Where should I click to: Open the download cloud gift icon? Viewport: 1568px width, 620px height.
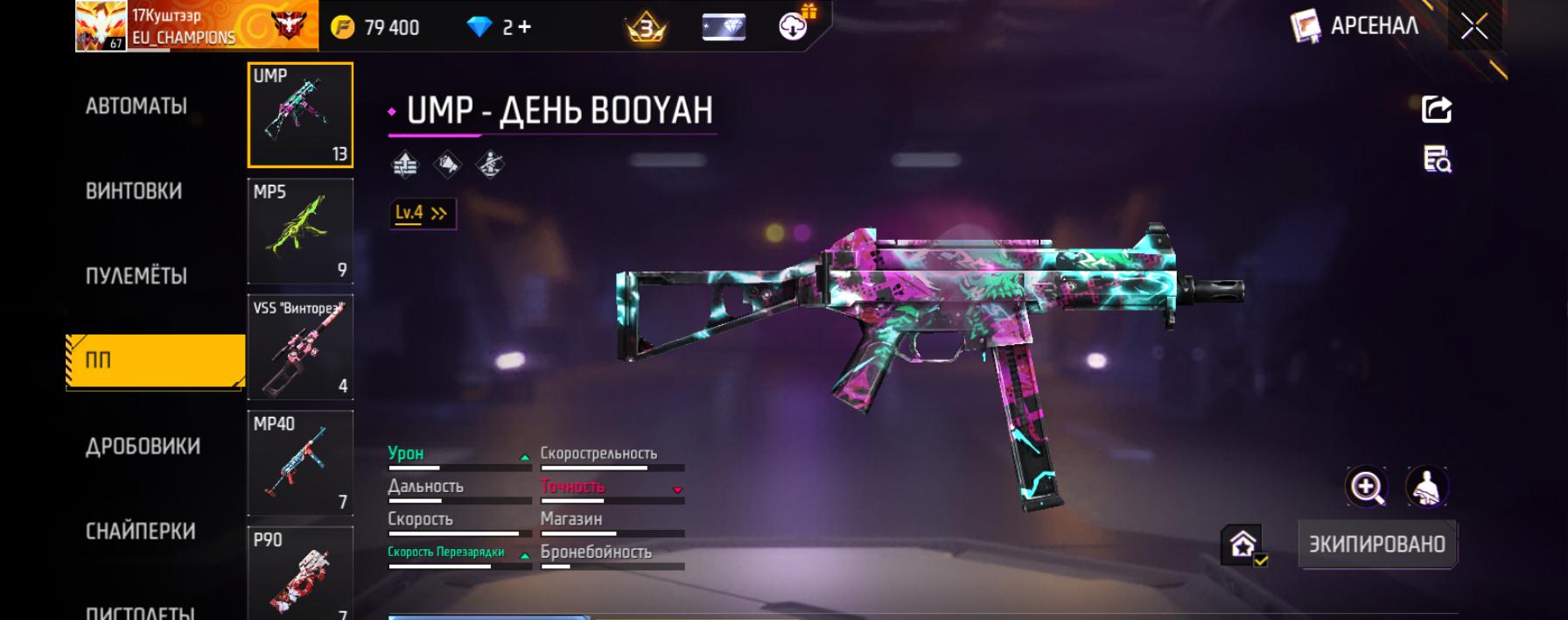794,26
